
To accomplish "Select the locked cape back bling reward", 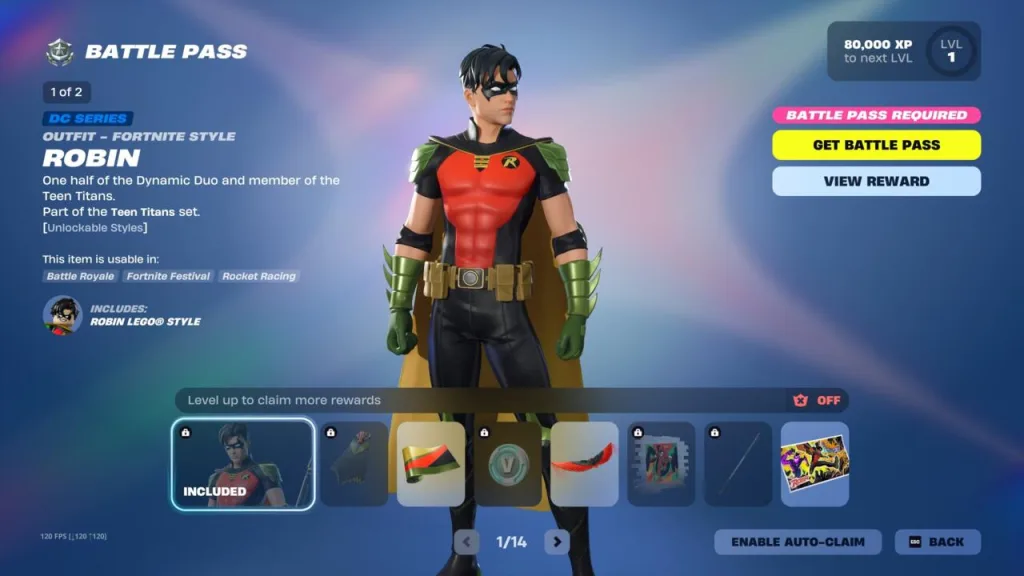I will 354,464.
